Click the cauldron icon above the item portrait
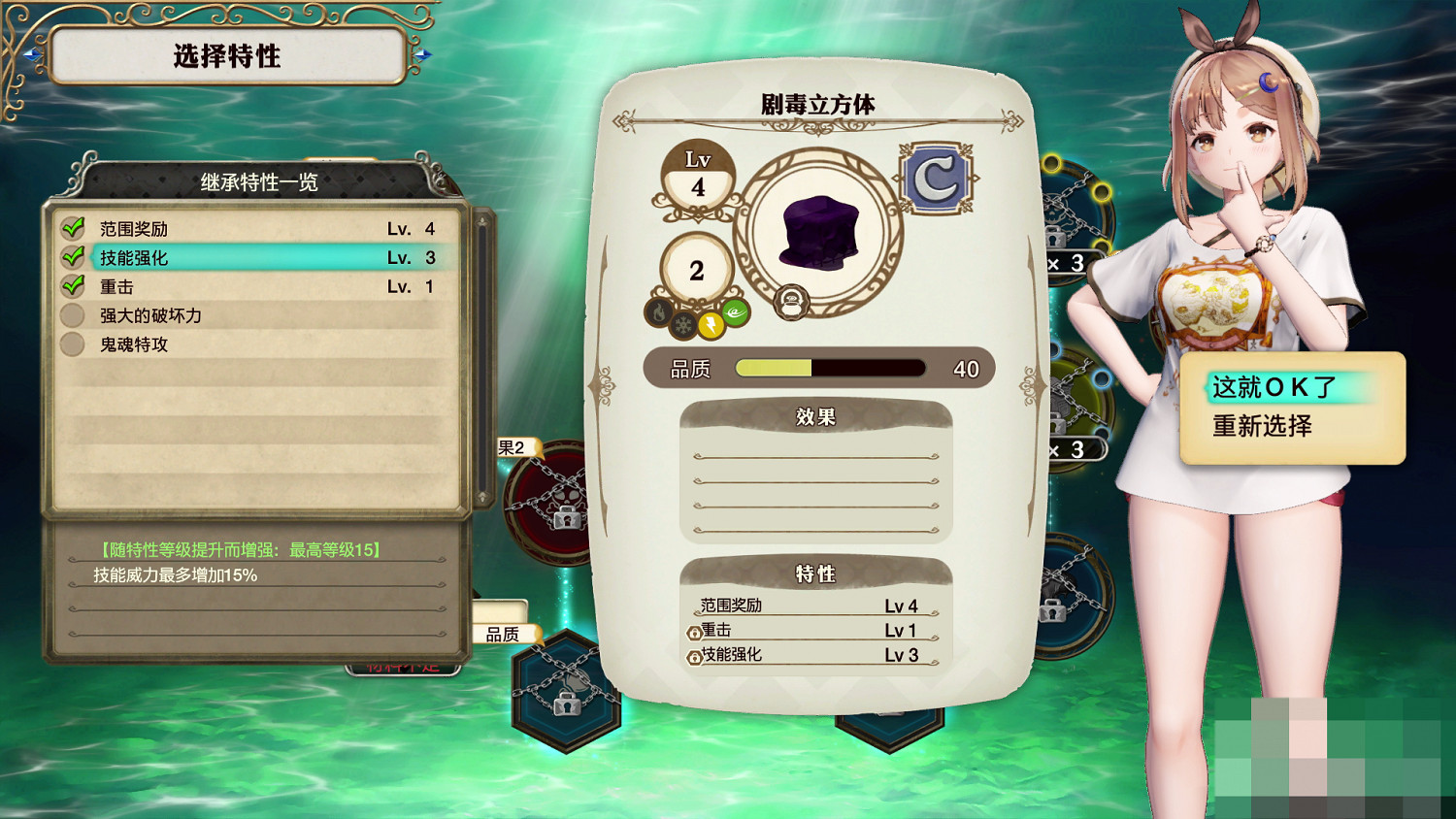This screenshot has height=819, width=1456. point(791,302)
